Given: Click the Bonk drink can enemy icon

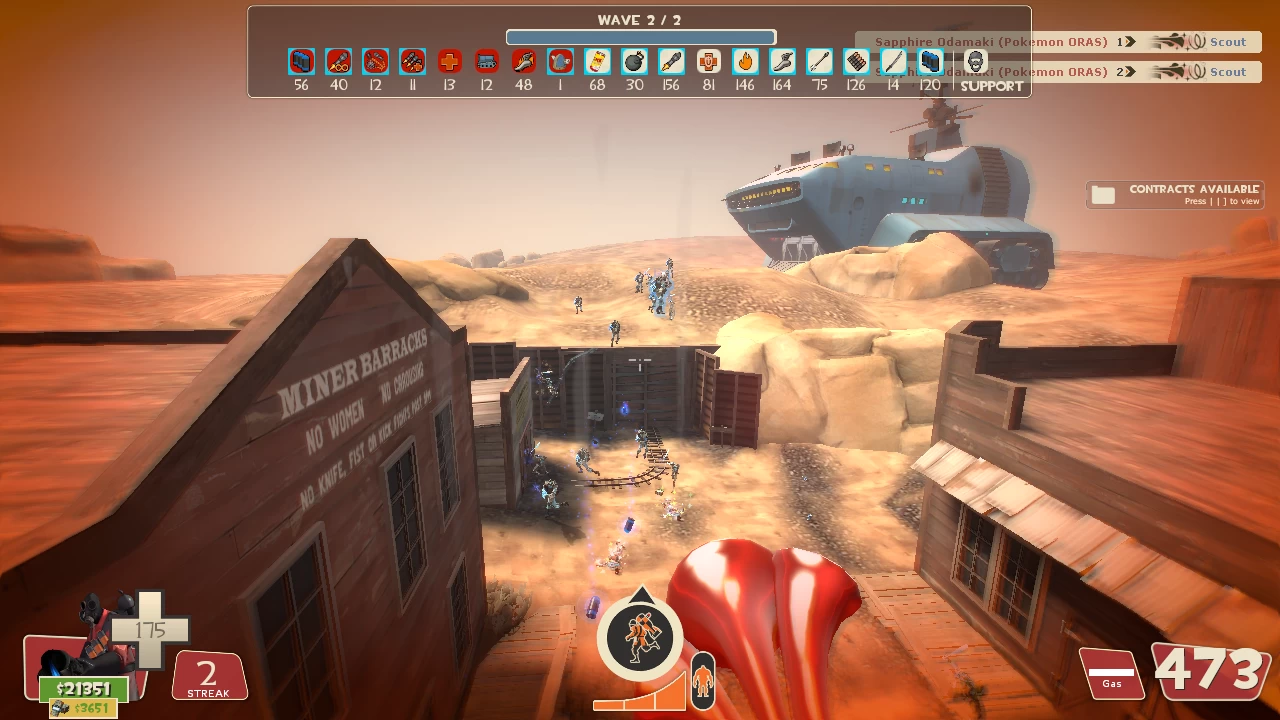Looking at the screenshot, I should pos(597,62).
